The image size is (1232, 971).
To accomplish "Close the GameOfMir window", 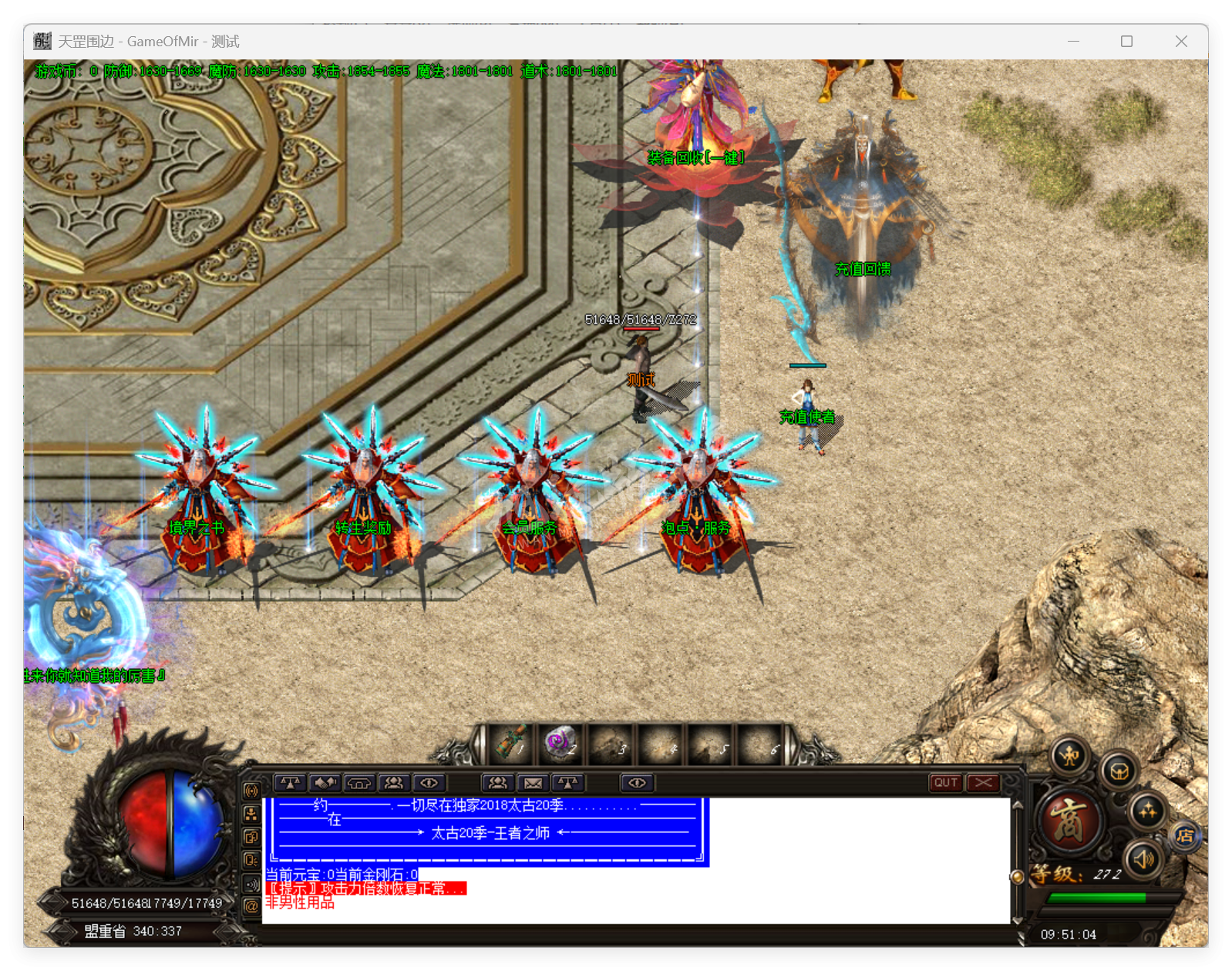I will (x=1181, y=42).
